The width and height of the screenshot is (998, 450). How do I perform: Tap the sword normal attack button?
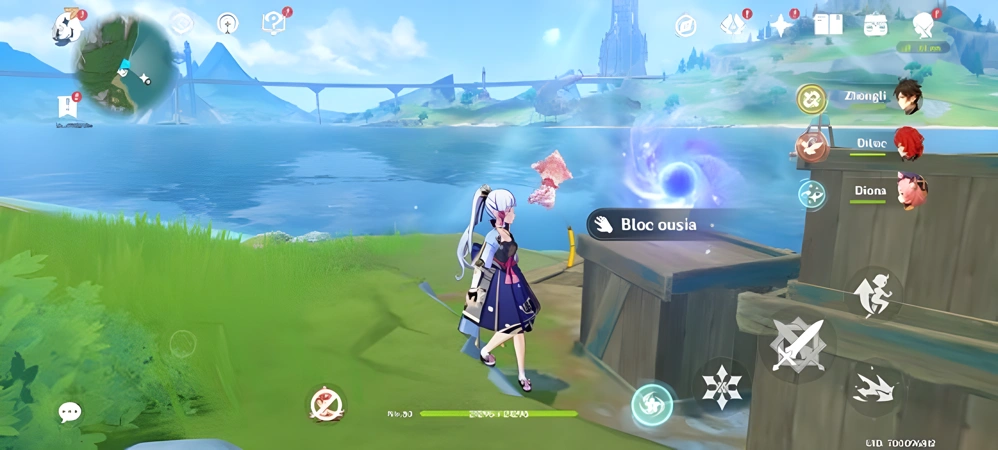coord(798,345)
